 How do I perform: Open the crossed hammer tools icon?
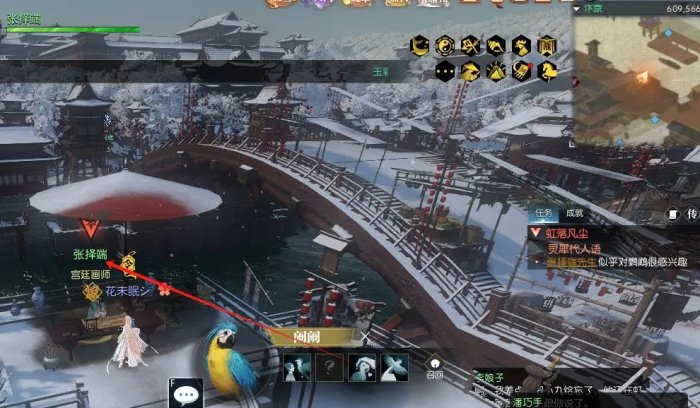470,44
